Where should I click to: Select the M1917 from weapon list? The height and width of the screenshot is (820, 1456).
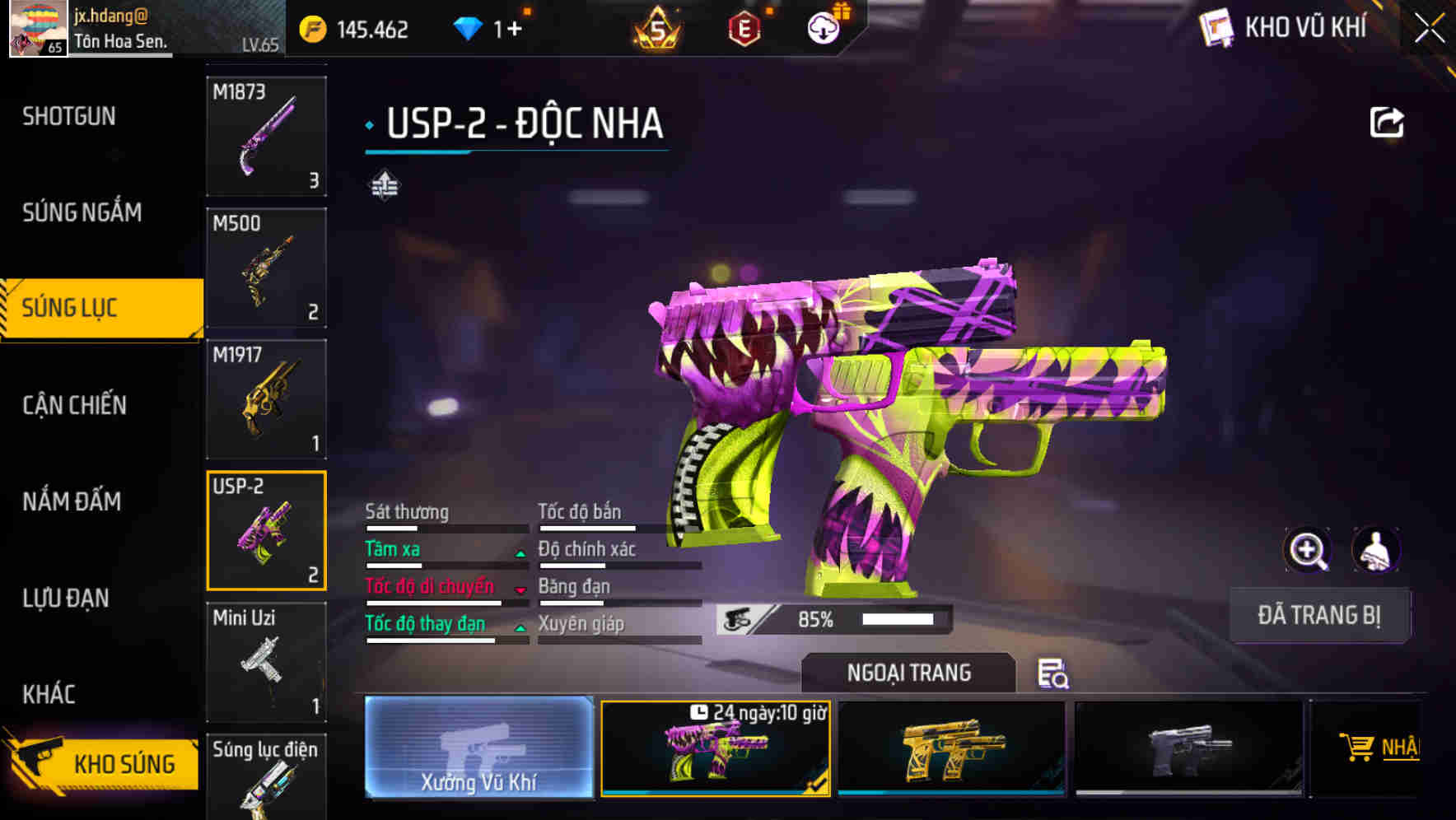265,398
